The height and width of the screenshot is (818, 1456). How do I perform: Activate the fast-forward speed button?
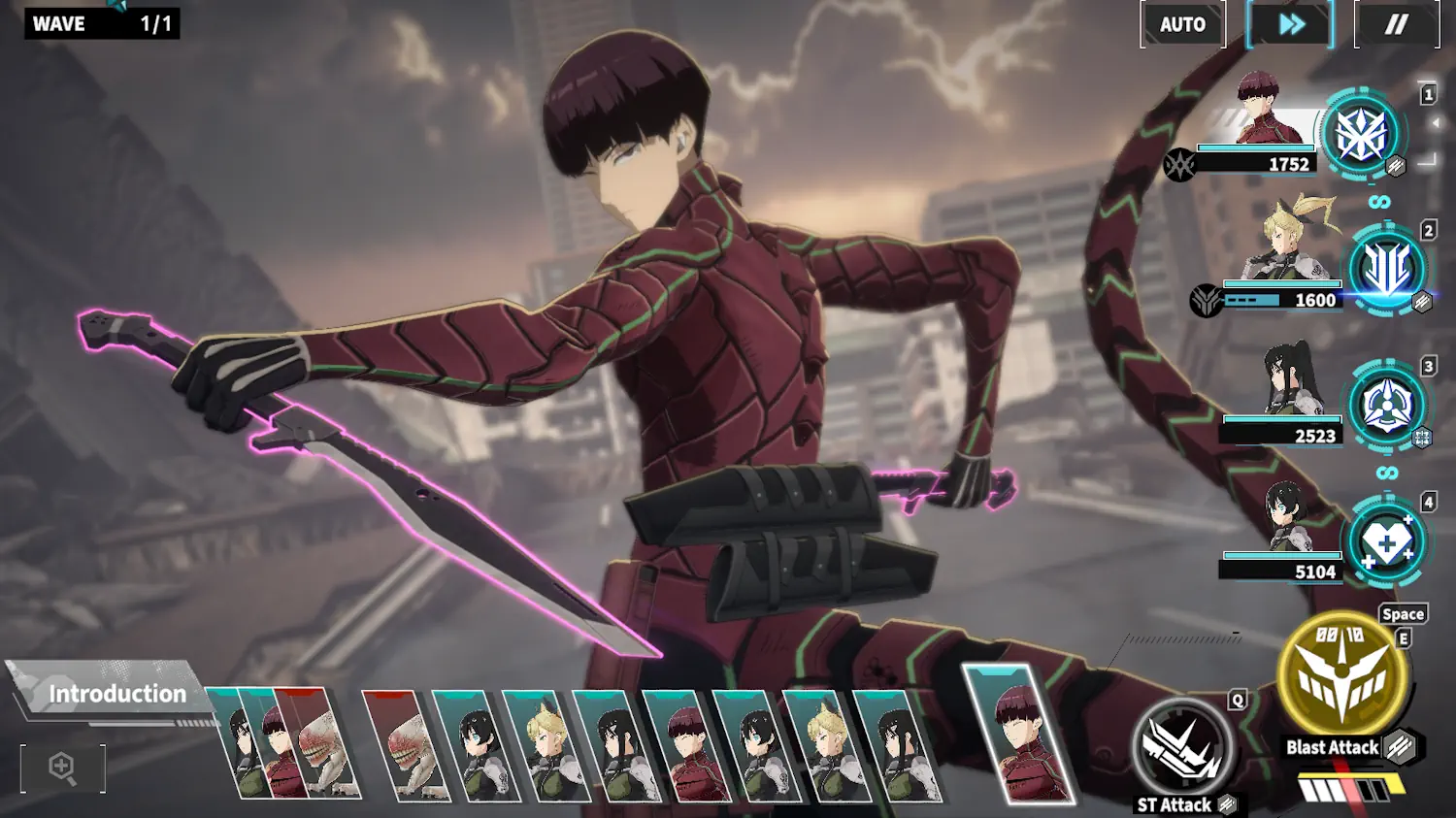click(x=1291, y=25)
